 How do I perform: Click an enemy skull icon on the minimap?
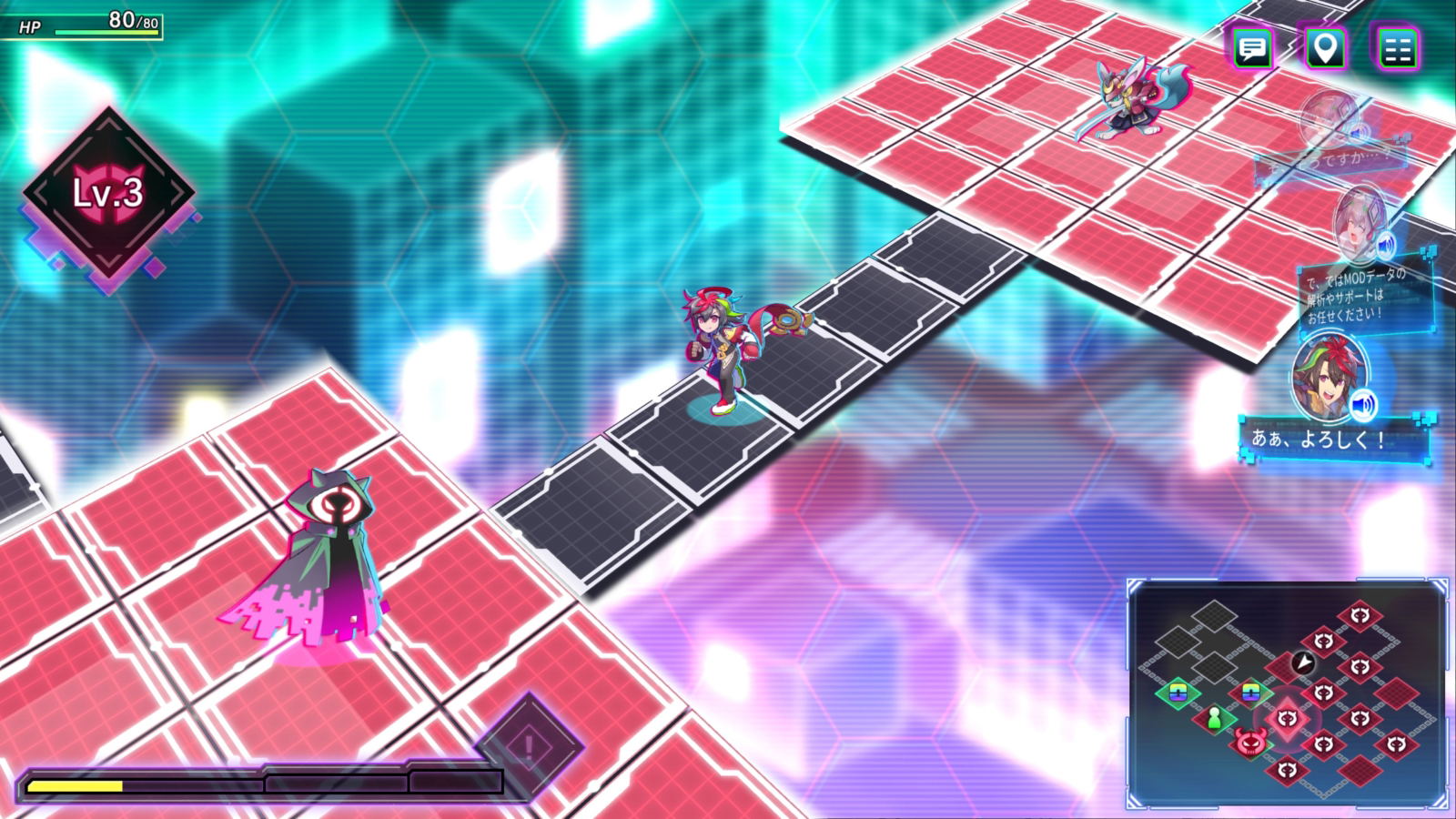click(1360, 614)
